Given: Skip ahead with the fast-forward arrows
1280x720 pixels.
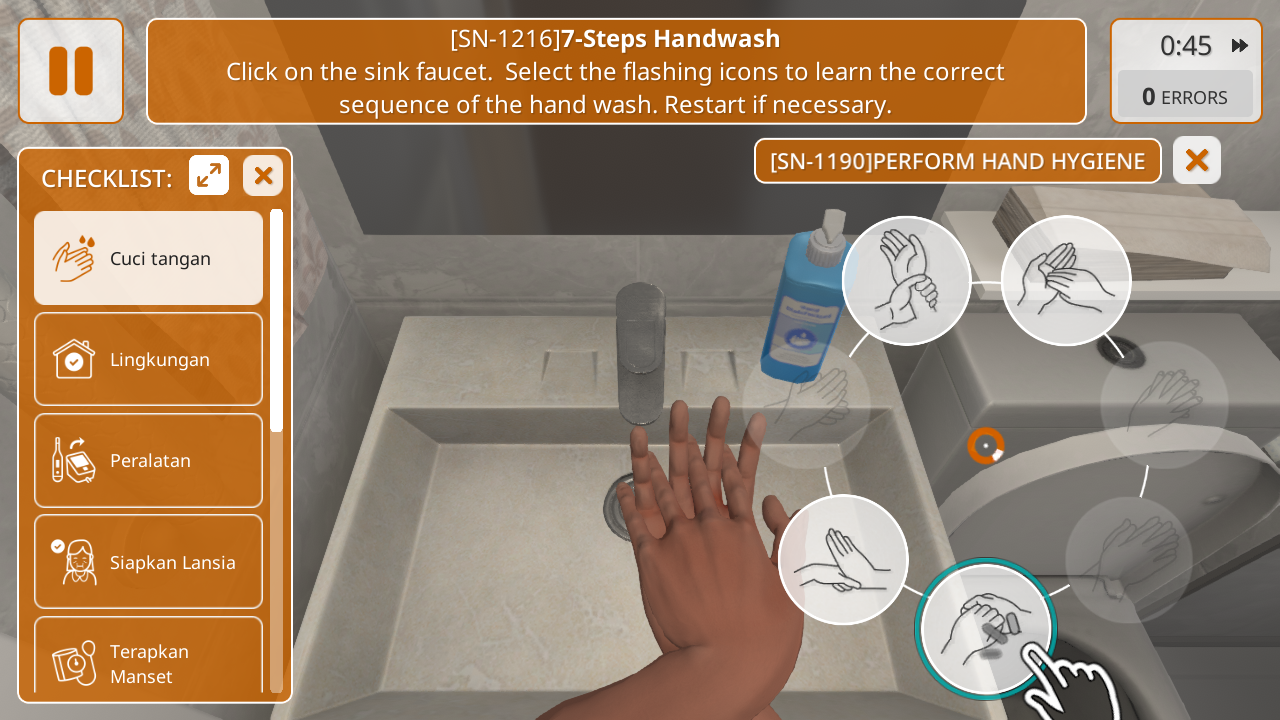Looking at the screenshot, I should pos(1240,45).
